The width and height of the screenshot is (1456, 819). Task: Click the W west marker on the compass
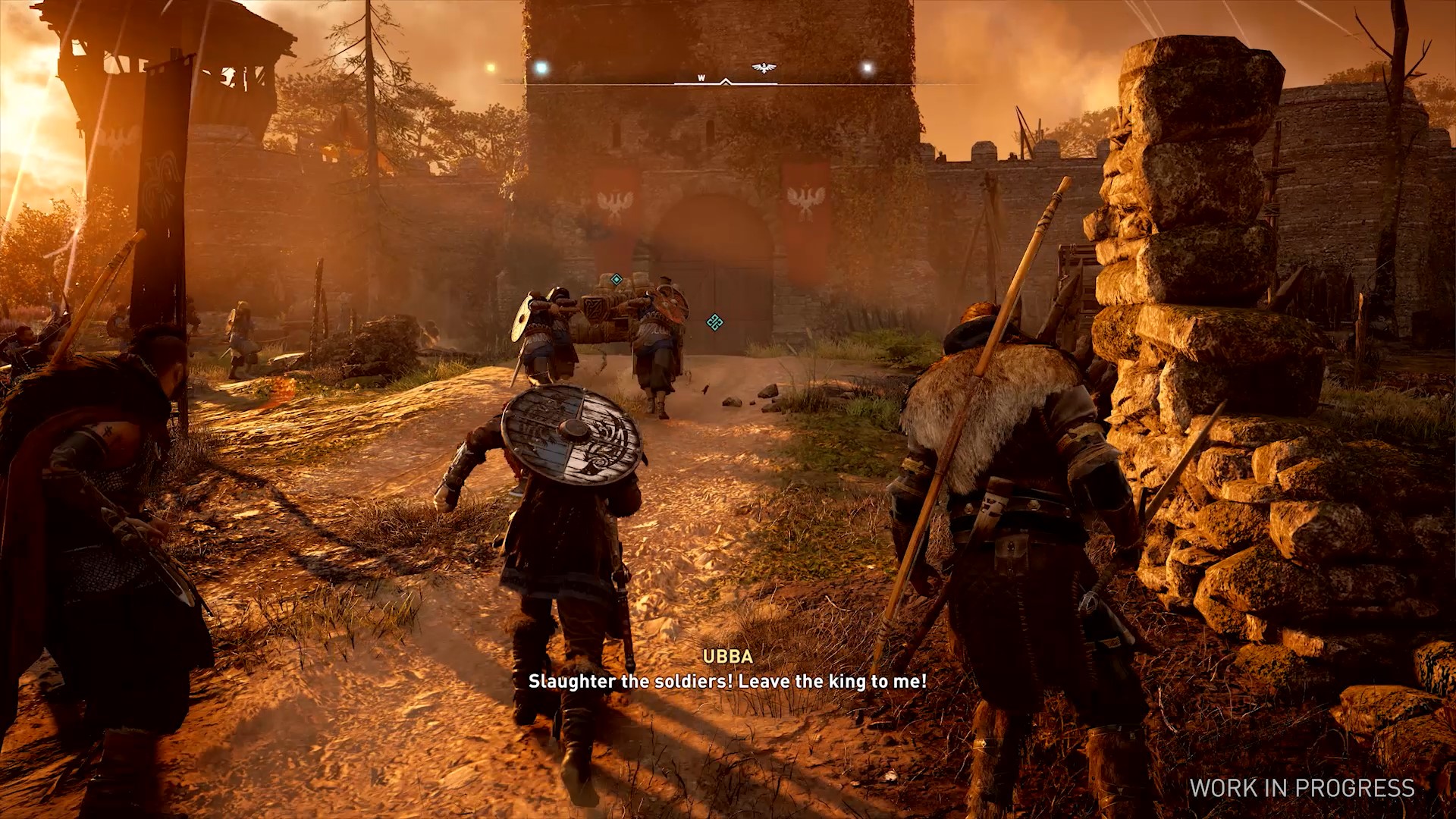pos(701,78)
